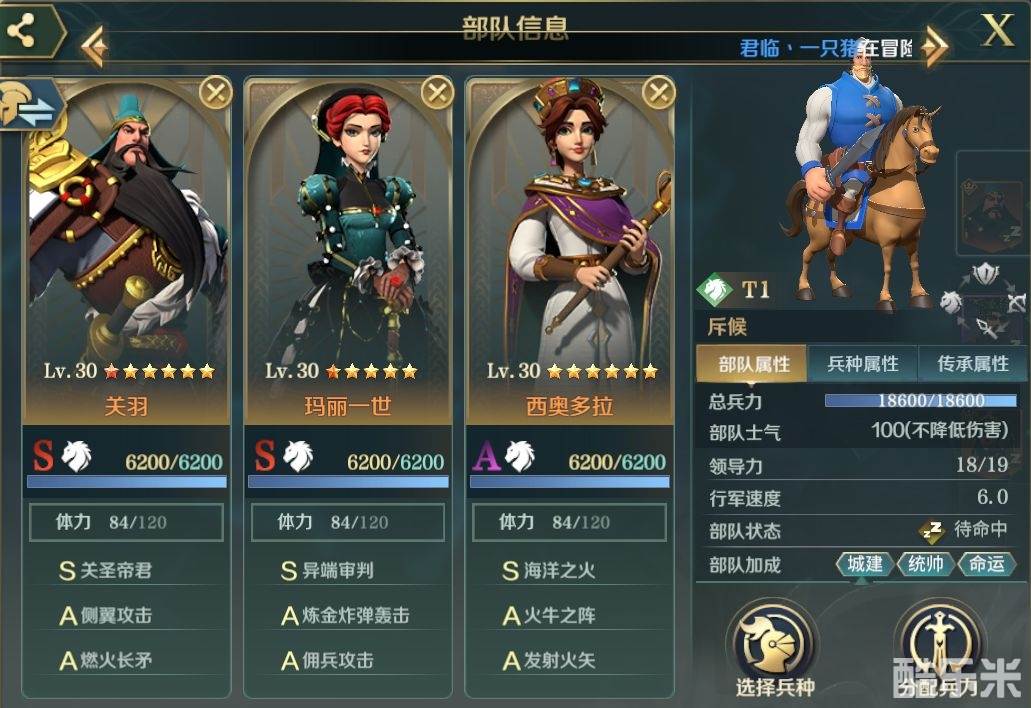Switch to the 部队属性 tab

click(754, 364)
